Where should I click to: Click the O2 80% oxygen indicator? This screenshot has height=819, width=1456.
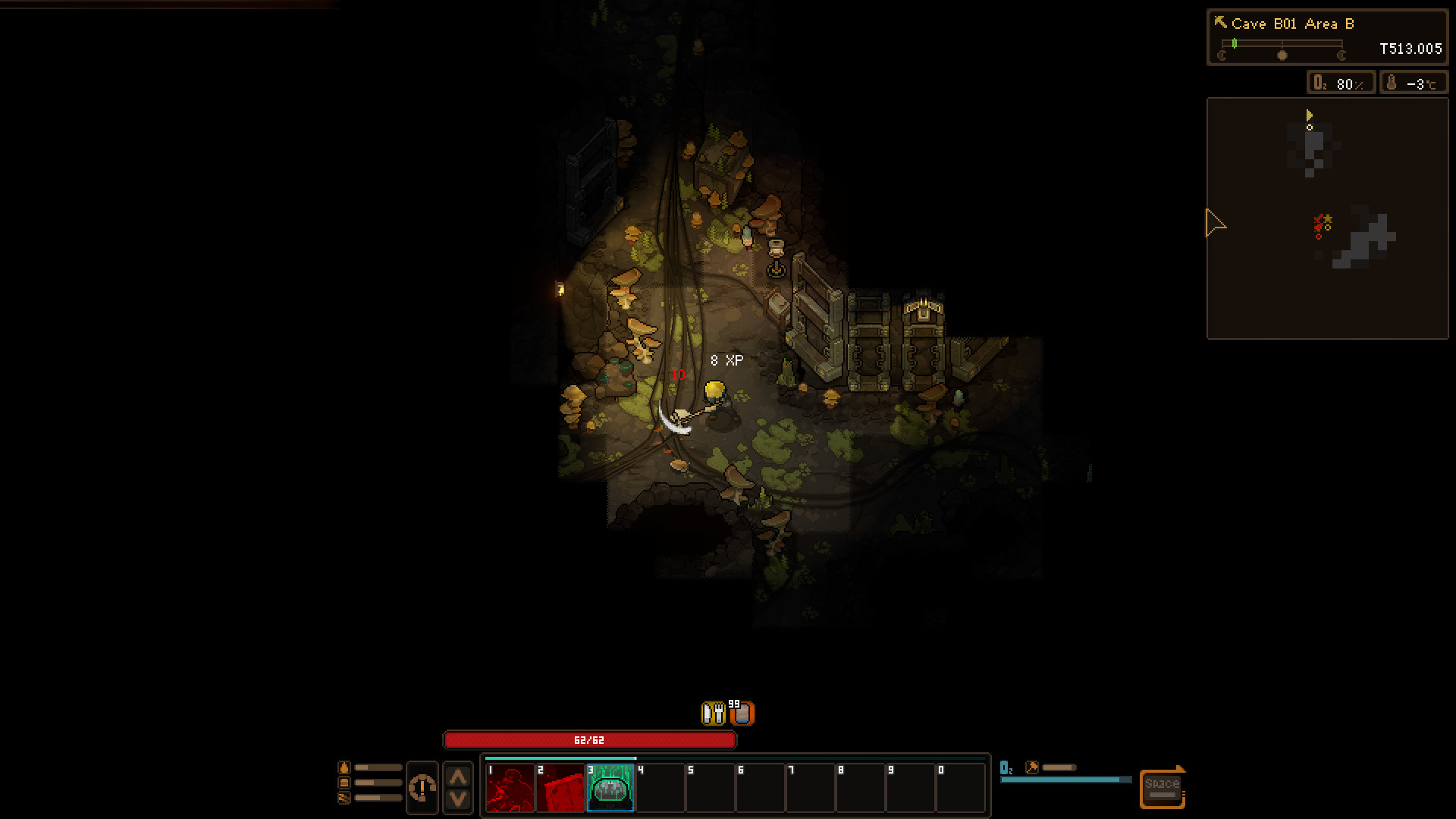1339,82
